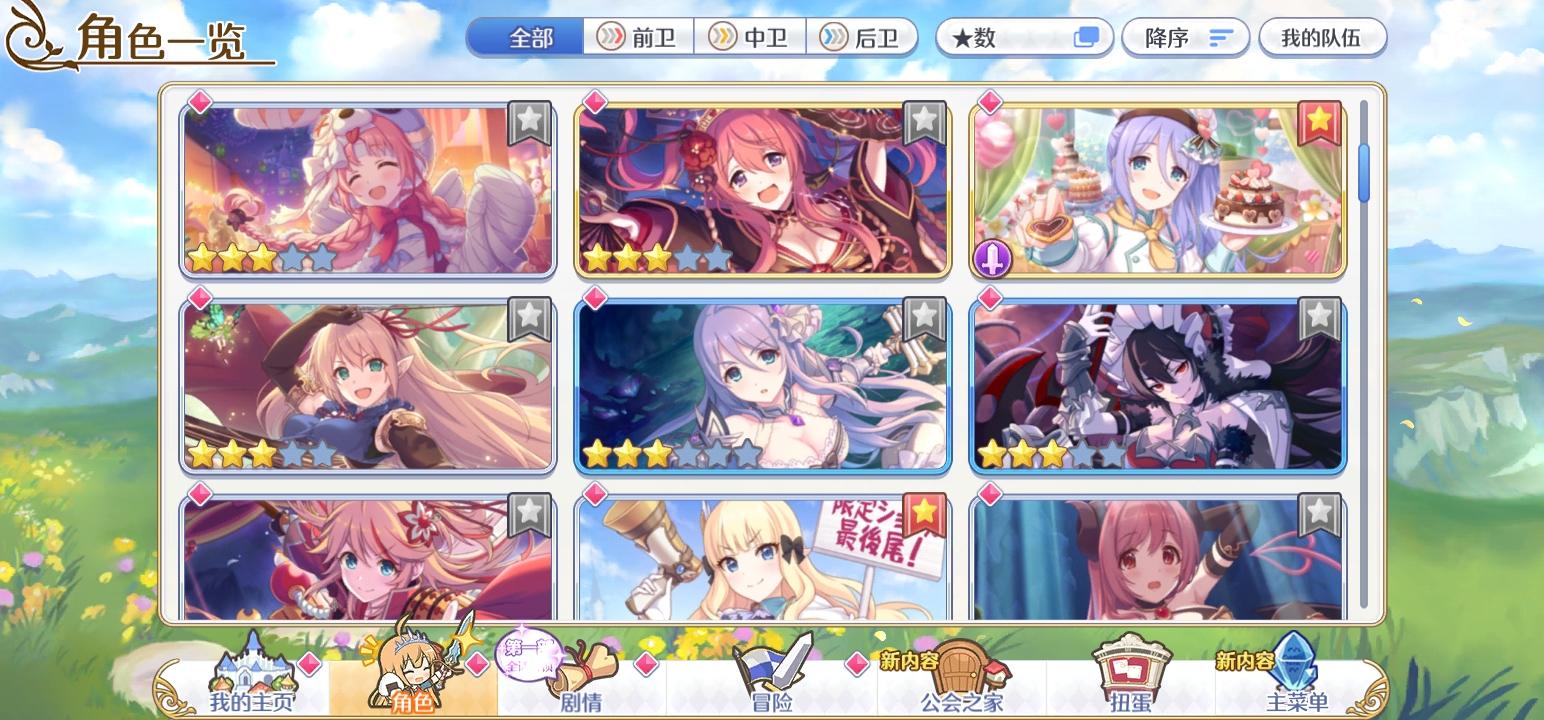
Task: Expand the 后卫 rear guard filter
Action: tap(862, 37)
